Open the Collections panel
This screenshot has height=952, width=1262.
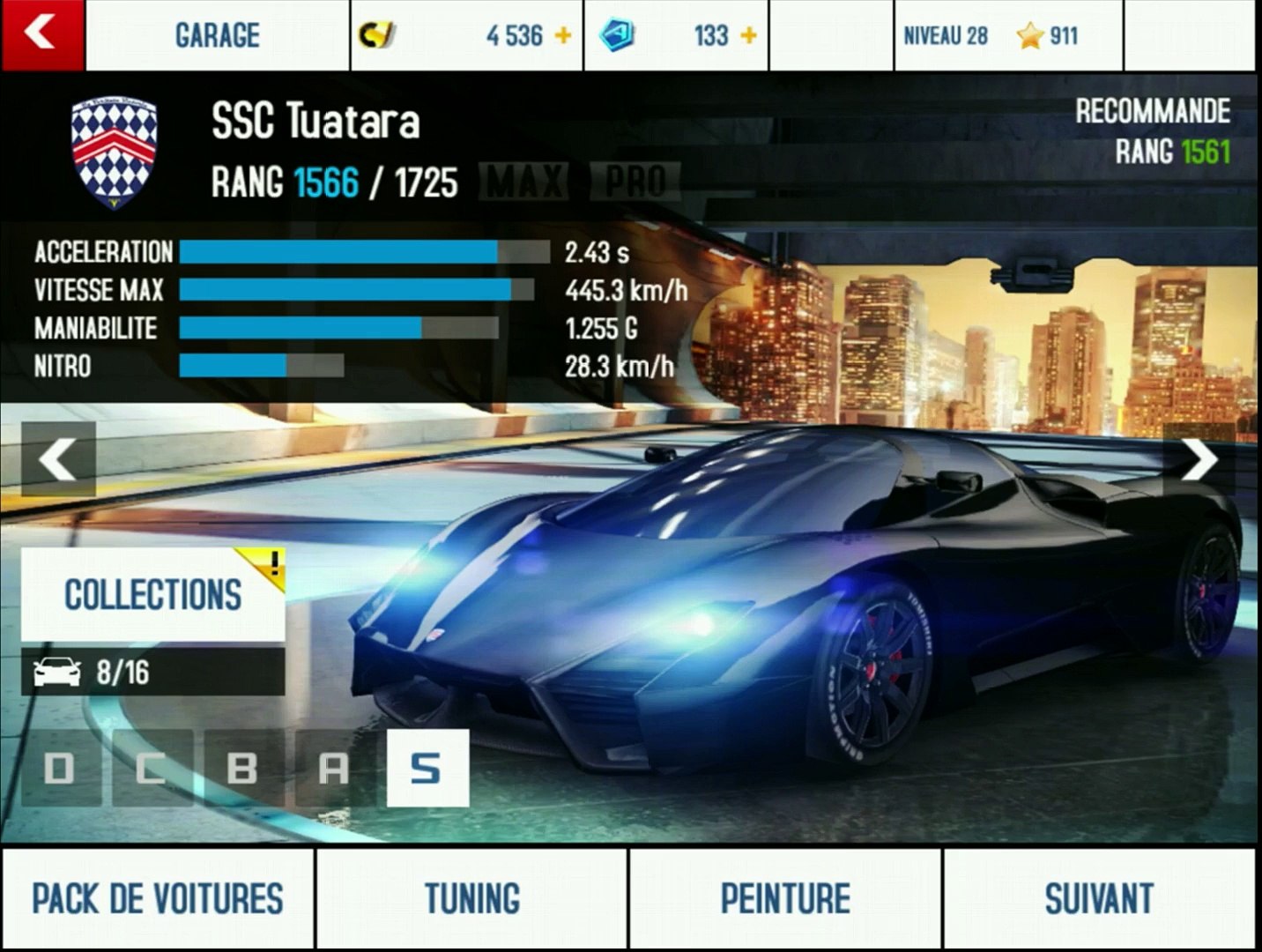[152, 595]
